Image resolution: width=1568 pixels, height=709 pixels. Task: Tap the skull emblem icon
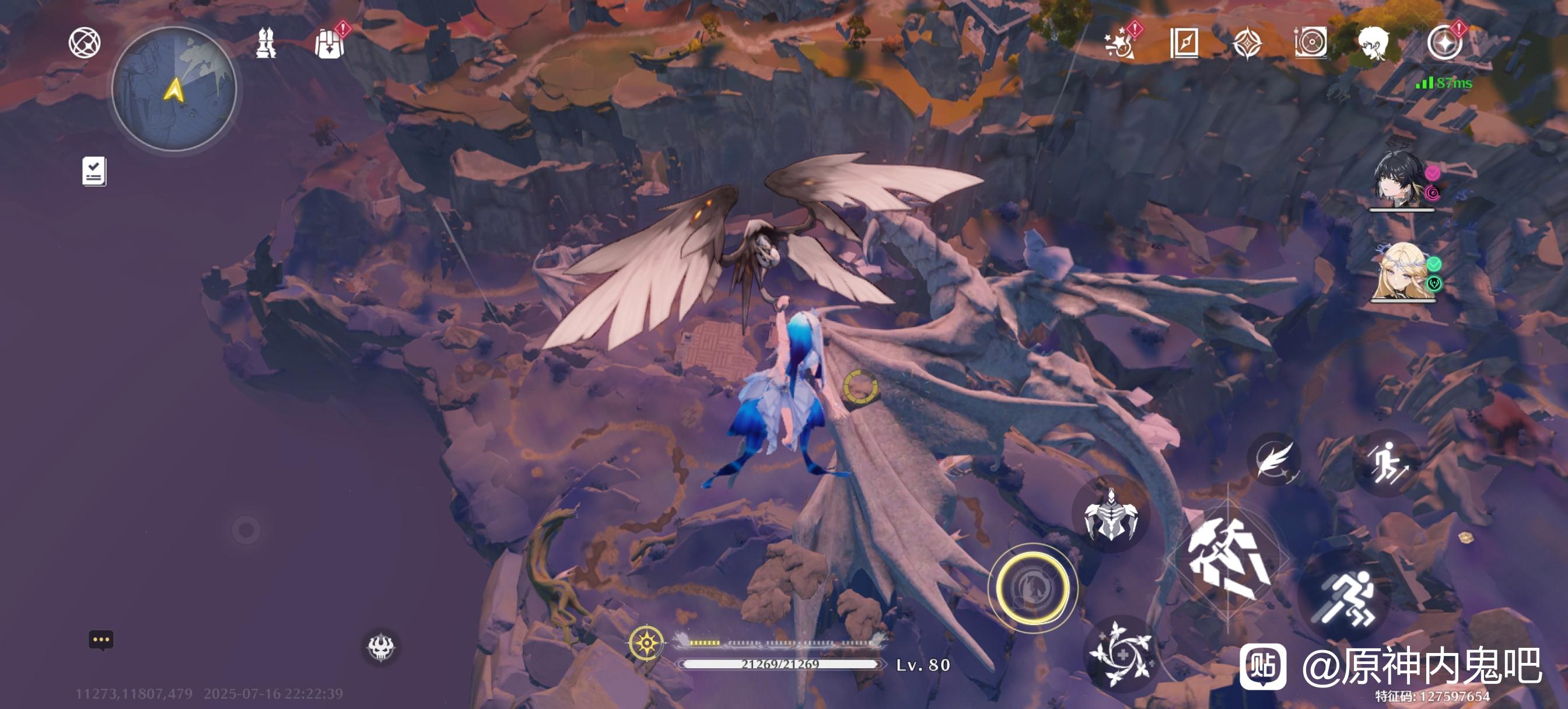[381, 646]
